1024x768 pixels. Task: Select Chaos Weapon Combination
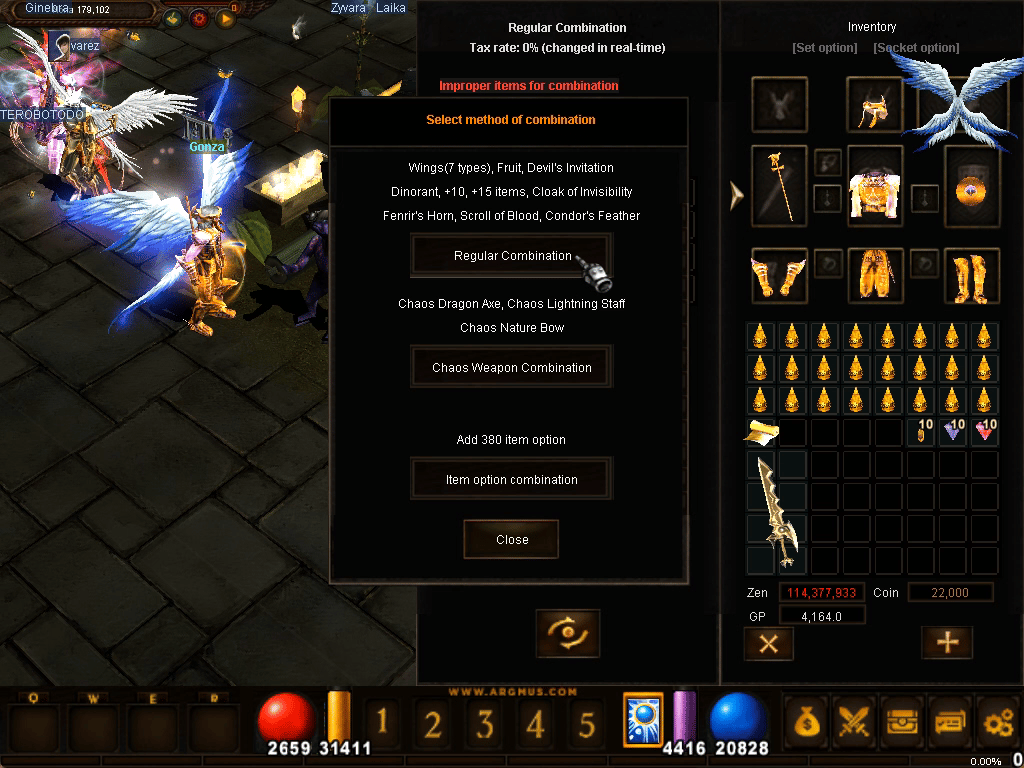[x=511, y=368]
